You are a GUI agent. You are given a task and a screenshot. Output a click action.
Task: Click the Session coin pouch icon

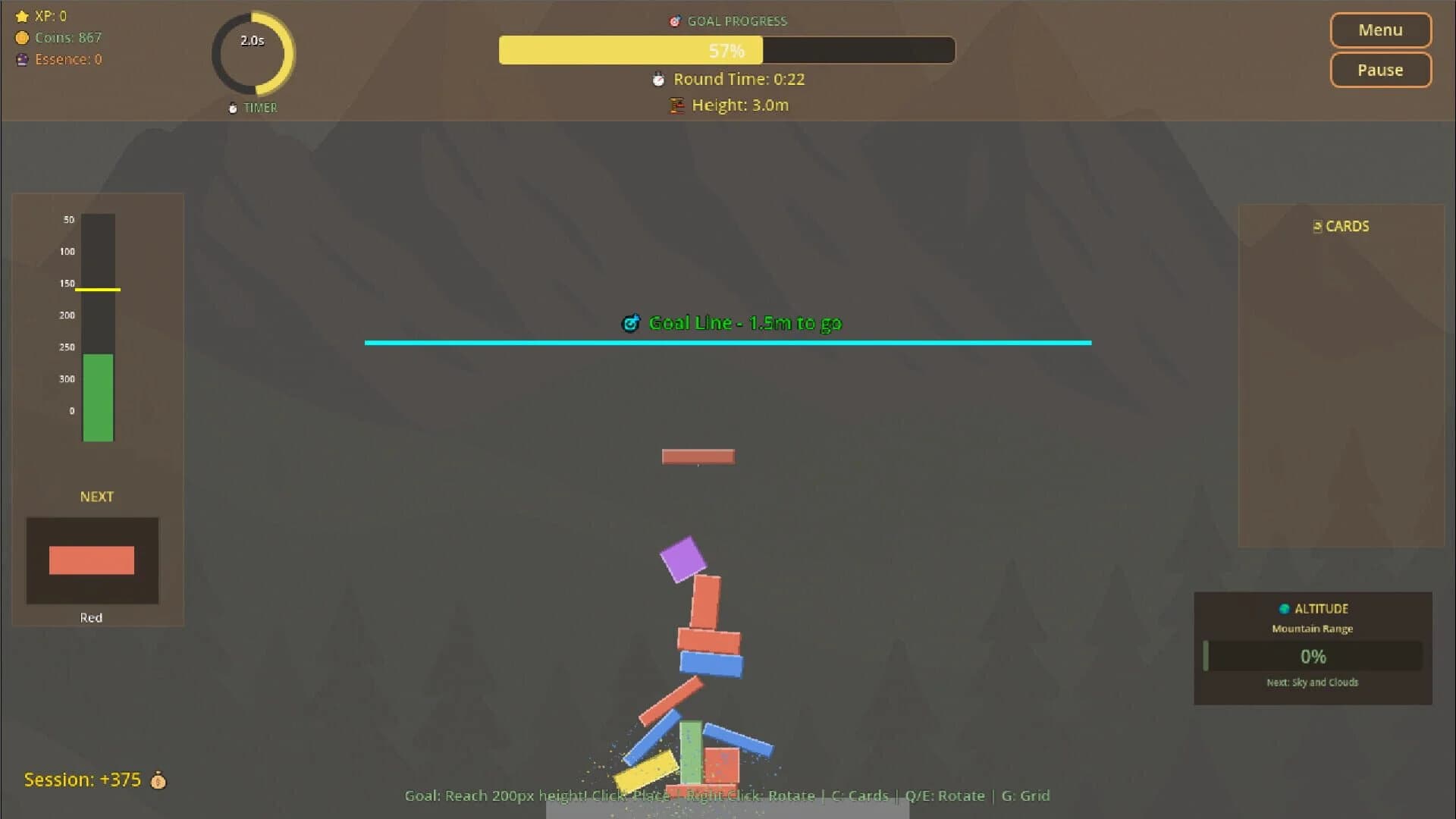coord(158,780)
